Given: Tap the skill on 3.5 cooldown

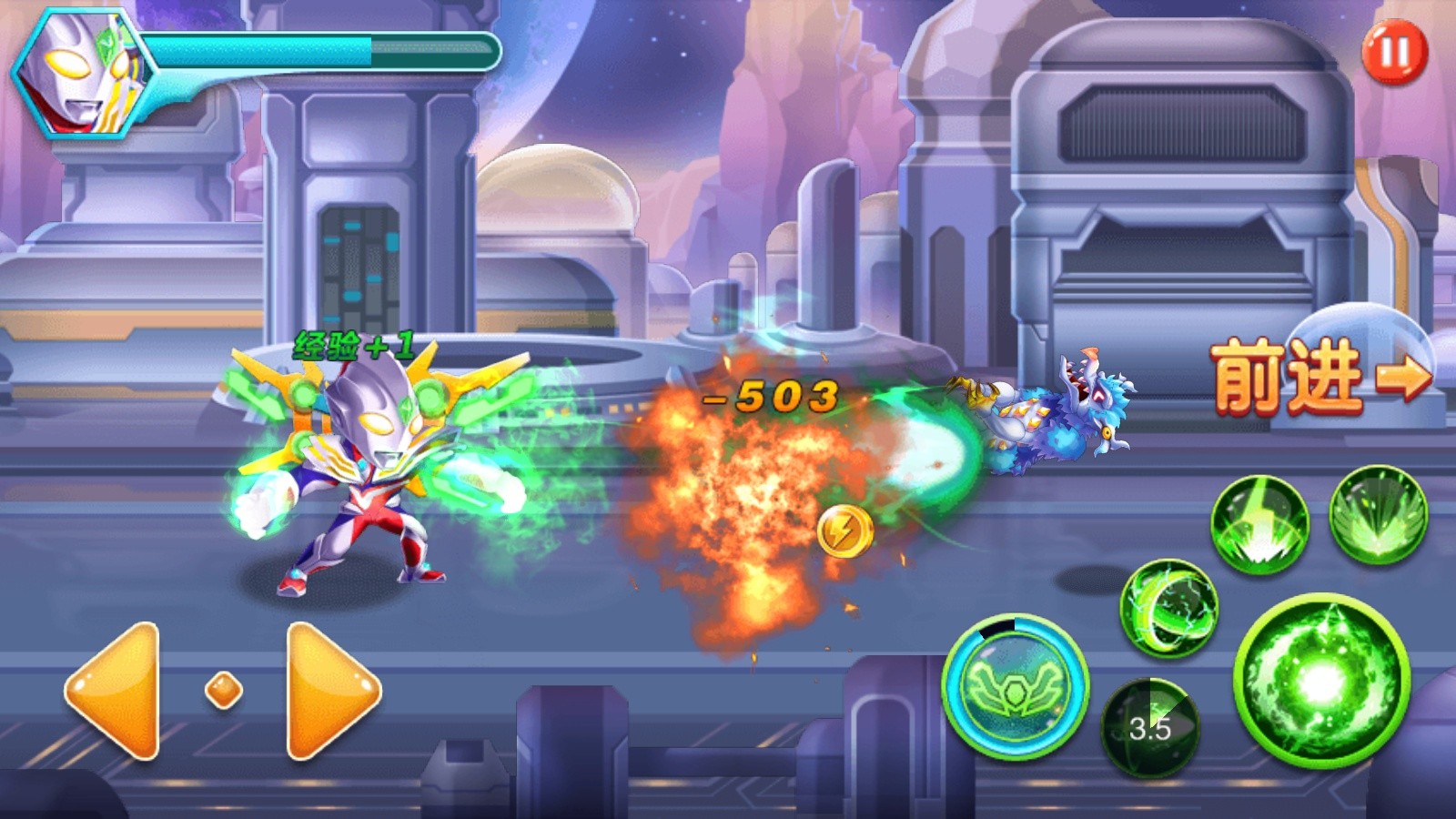Looking at the screenshot, I should click(x=1150, y=728).
